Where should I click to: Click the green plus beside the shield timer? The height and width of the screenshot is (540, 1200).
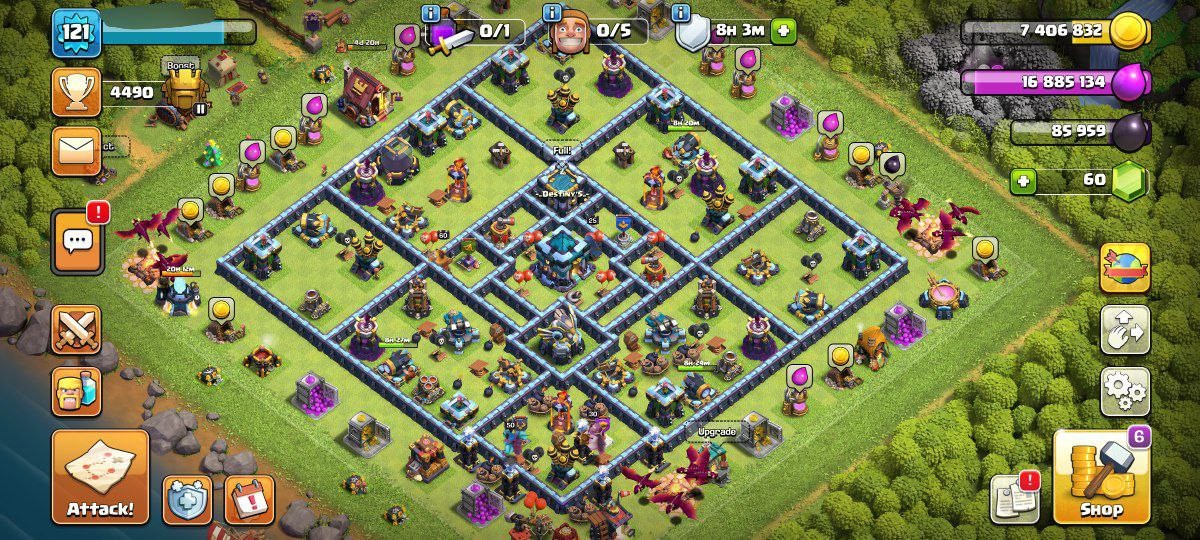(x=783, y=31)
